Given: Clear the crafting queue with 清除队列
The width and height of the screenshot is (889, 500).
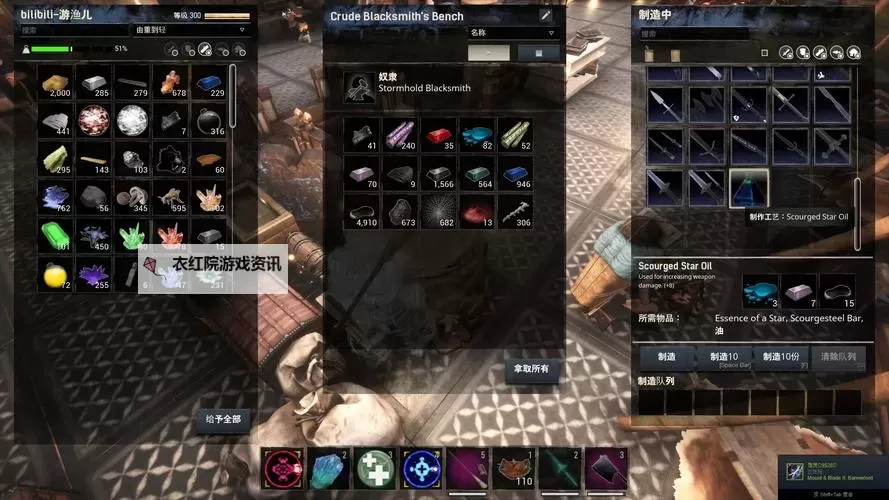Looking at the screenshot, I should click(x=836, y=357).
